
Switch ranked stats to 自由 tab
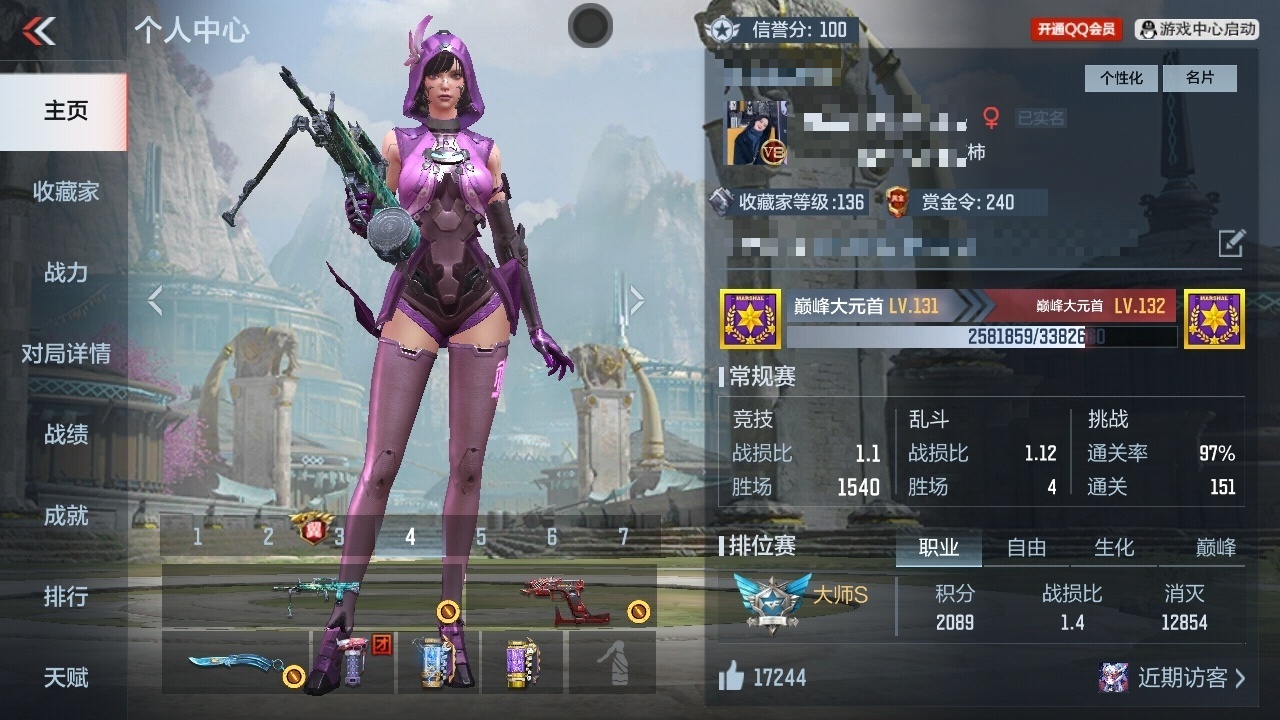click(1026, 547)
